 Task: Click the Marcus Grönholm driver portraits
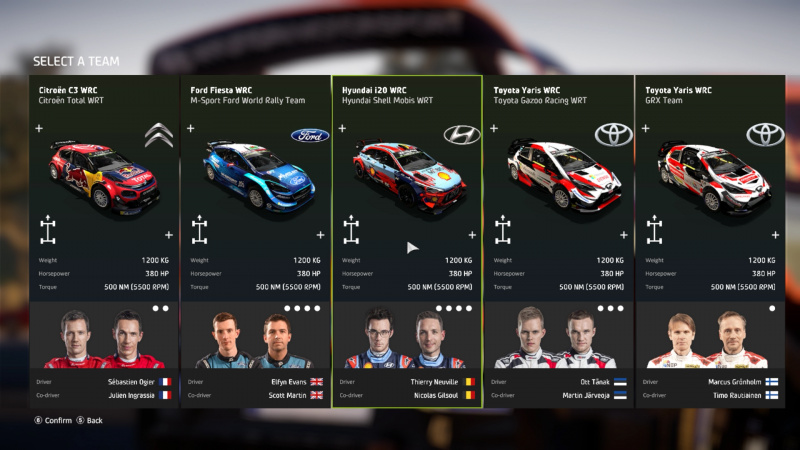pos(709,340)
